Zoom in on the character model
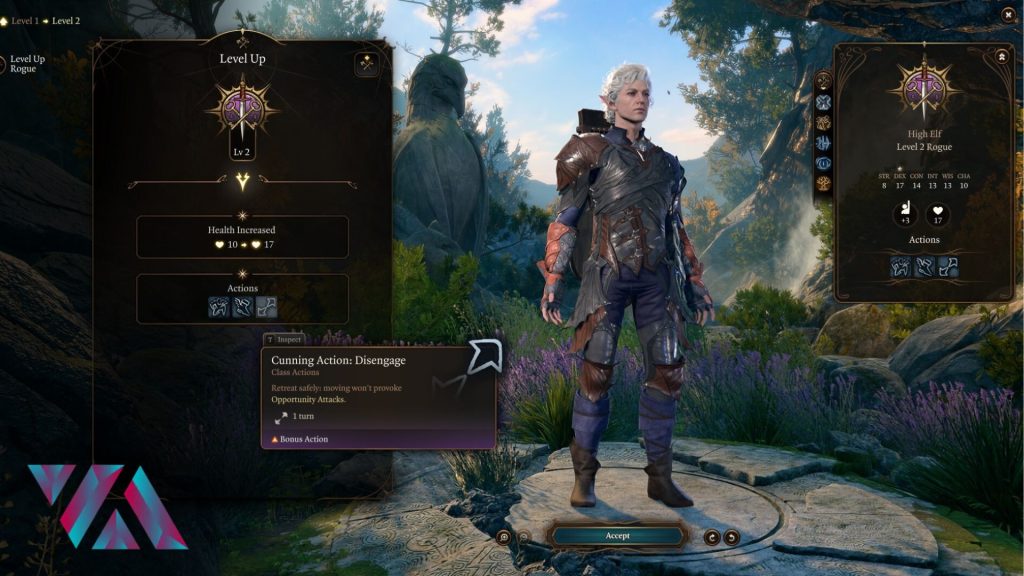 tap(504, 537)
